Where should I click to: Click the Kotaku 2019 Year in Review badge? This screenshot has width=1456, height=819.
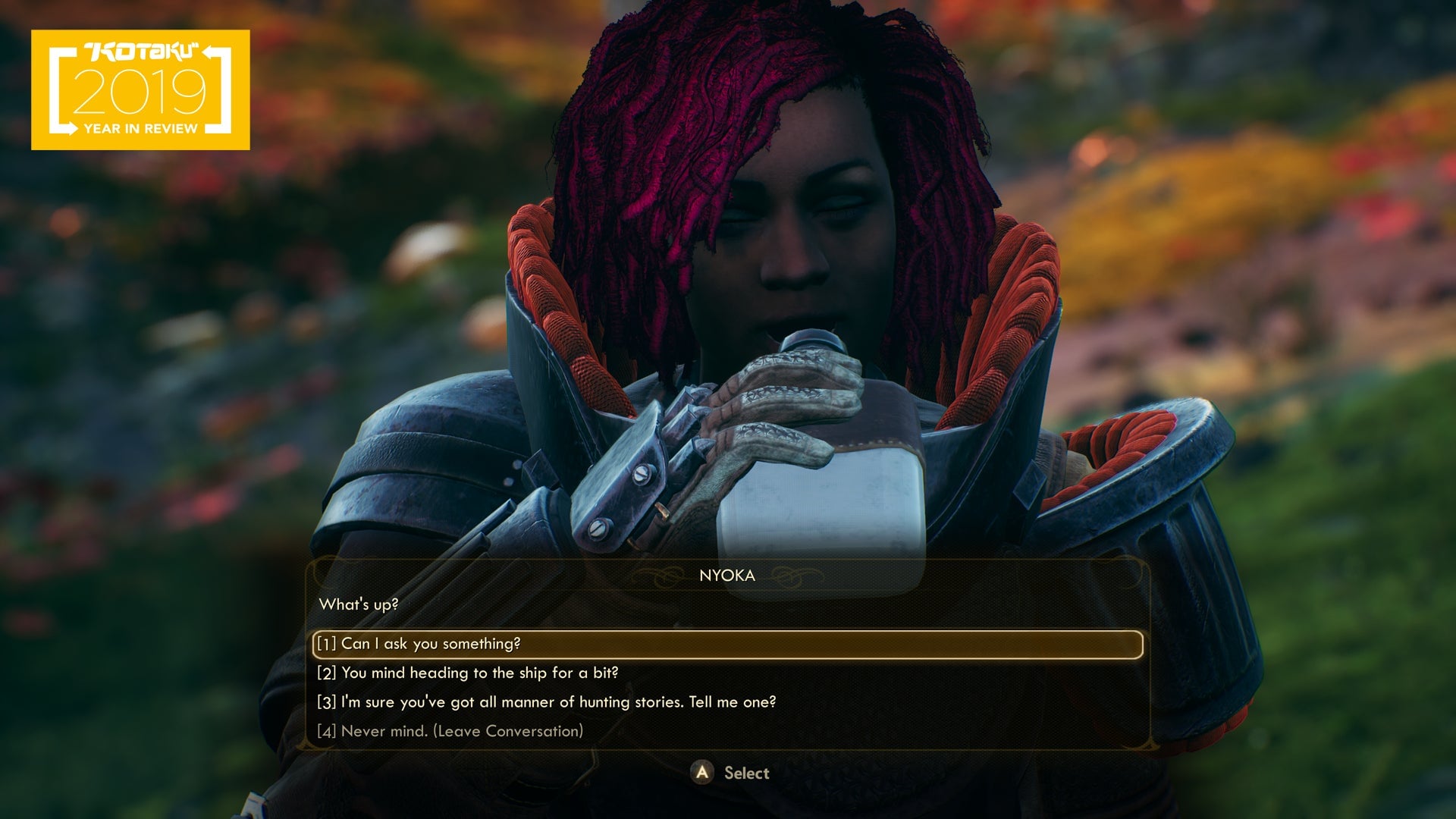[140, 89]
